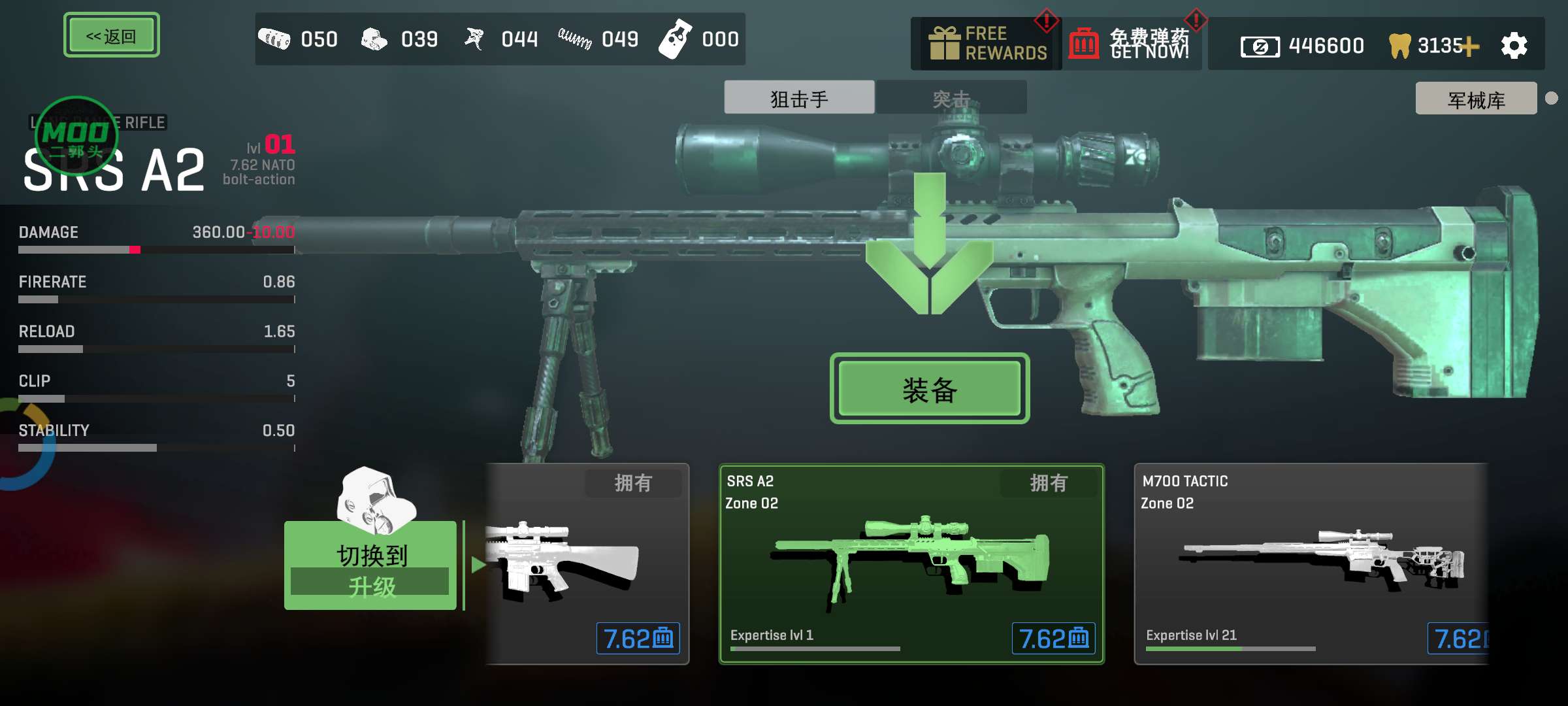Open the settings gear
The height and width of the screenshot is (706, 1568).
coord(1514,46)
